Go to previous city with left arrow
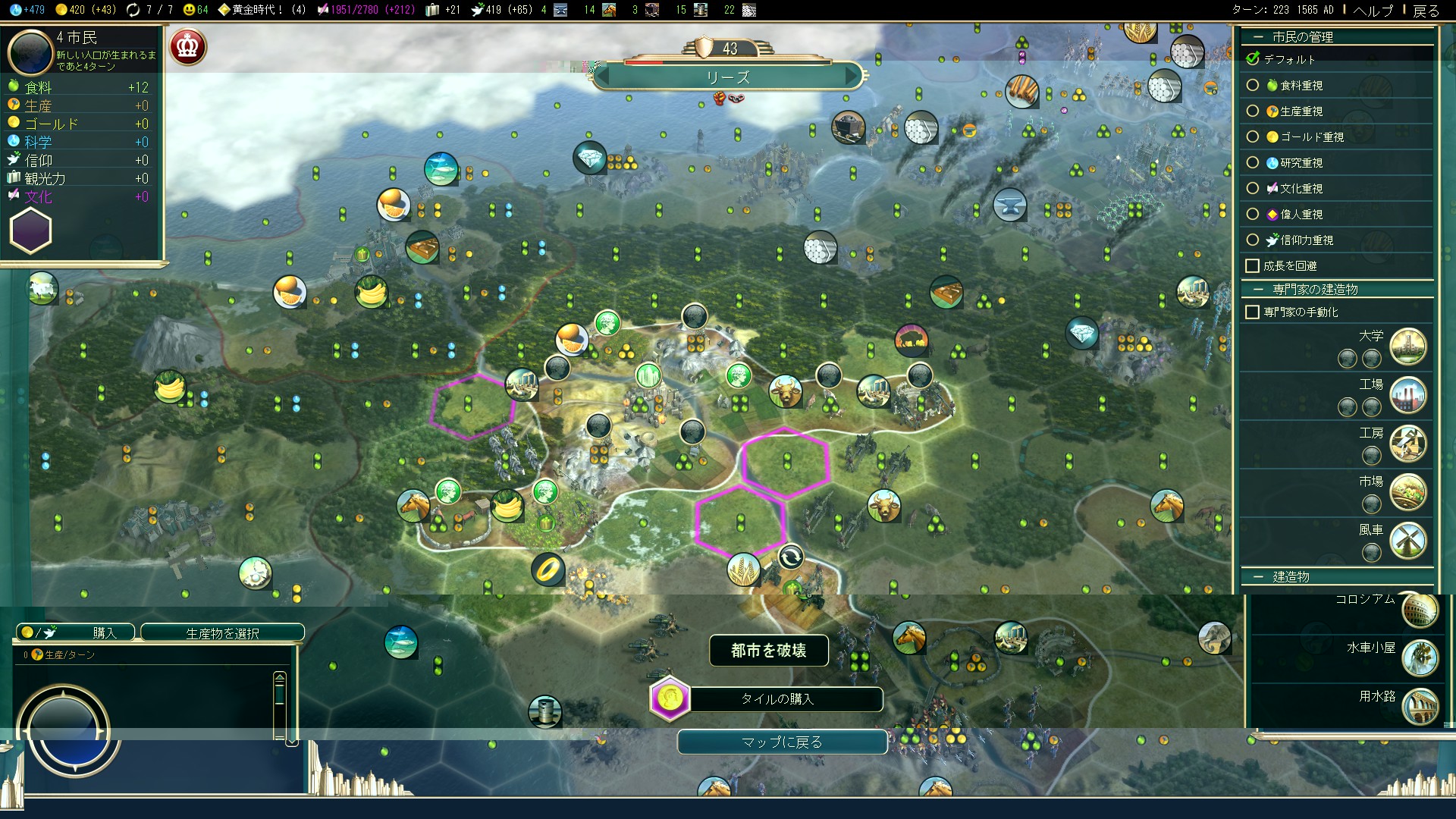This screenshot has width=1456, height=819. pos(604,77)
